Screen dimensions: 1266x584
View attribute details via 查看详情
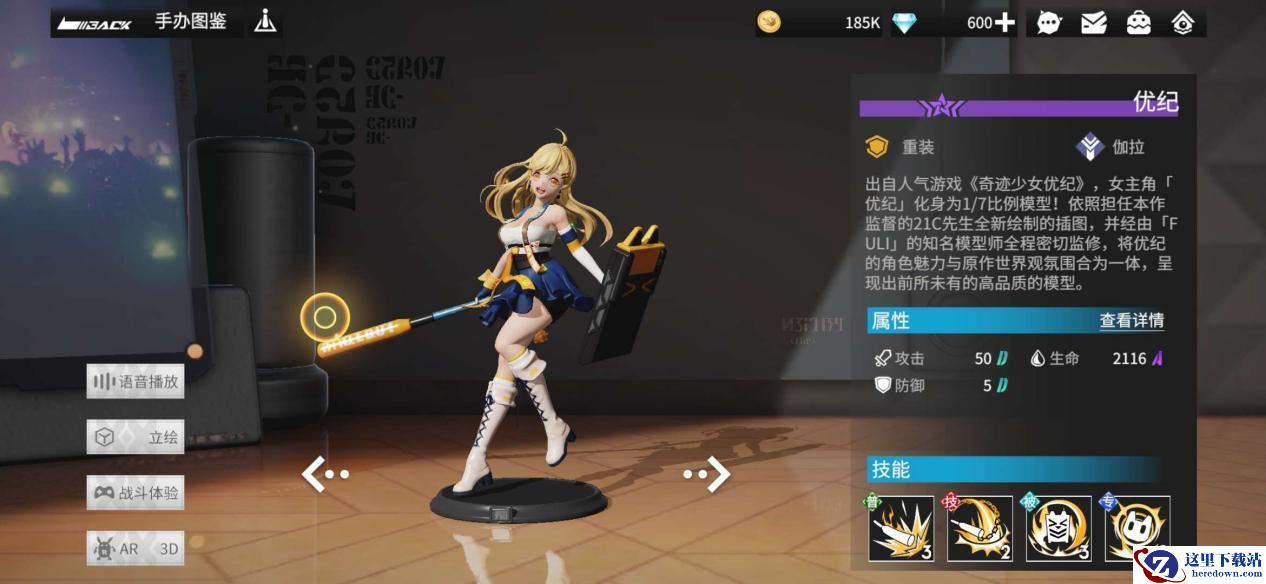click(1131, 321)
